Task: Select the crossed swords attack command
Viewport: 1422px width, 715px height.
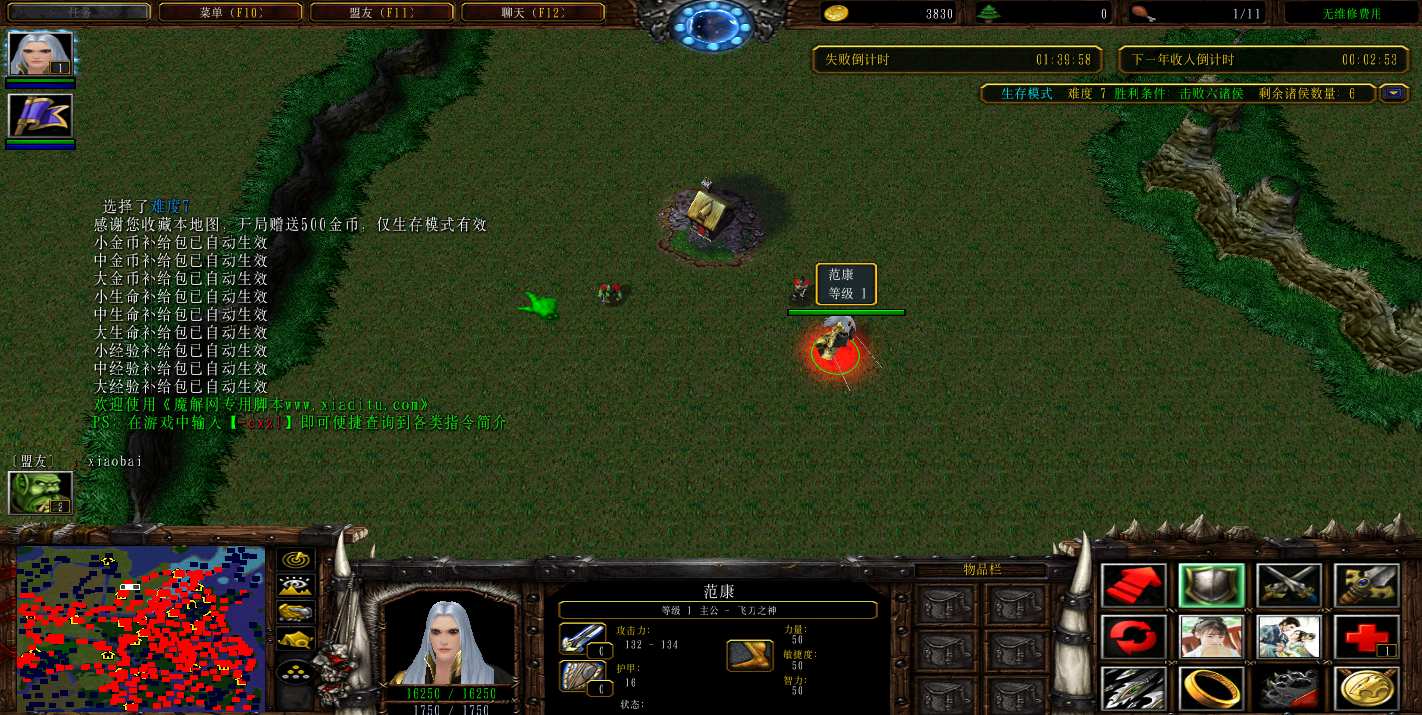Action: tap(1289, 586)
